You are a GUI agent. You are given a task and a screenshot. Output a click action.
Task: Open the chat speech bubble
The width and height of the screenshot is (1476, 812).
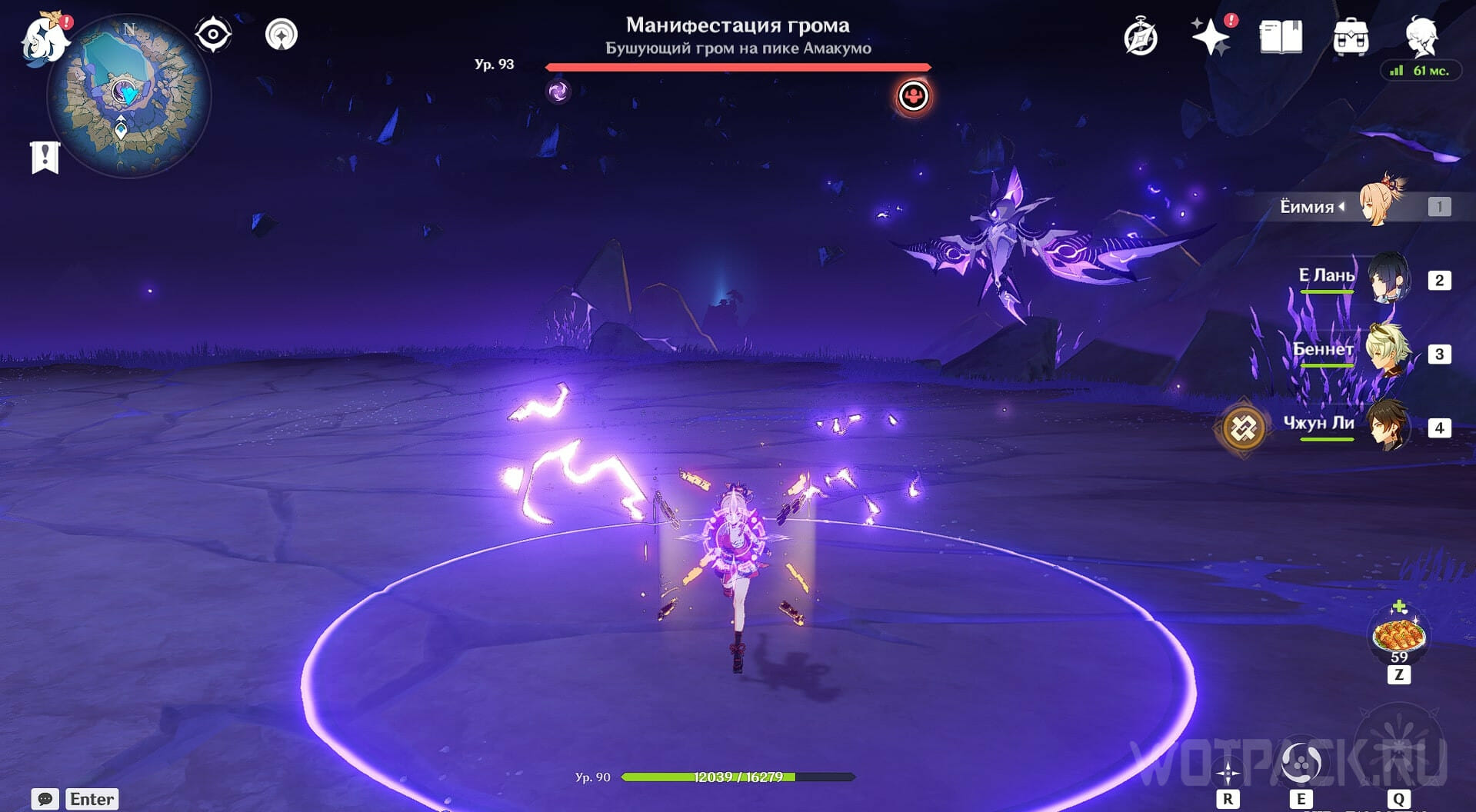[x=45, y=799]
